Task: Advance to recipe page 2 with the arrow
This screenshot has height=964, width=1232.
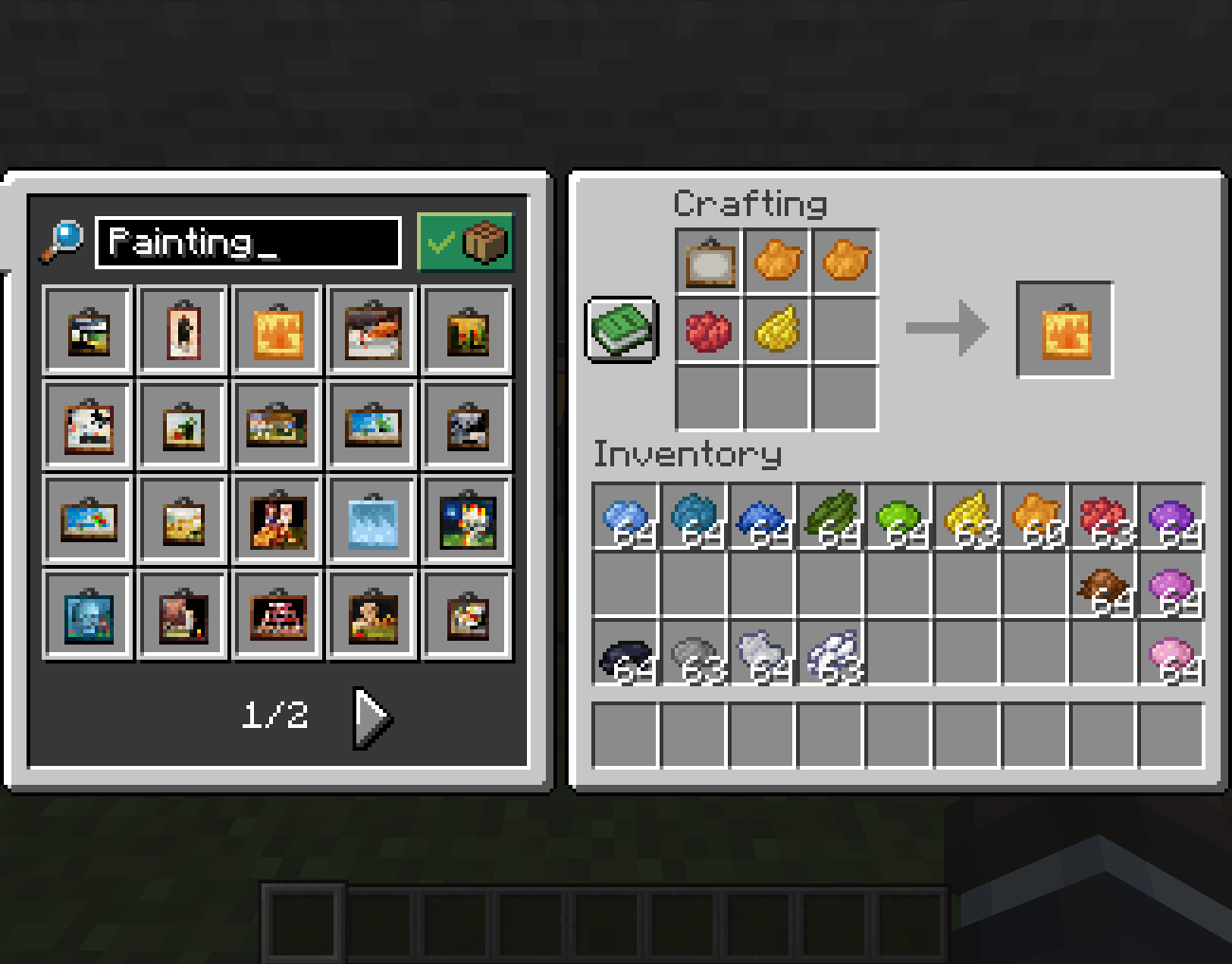Action: 370,717
